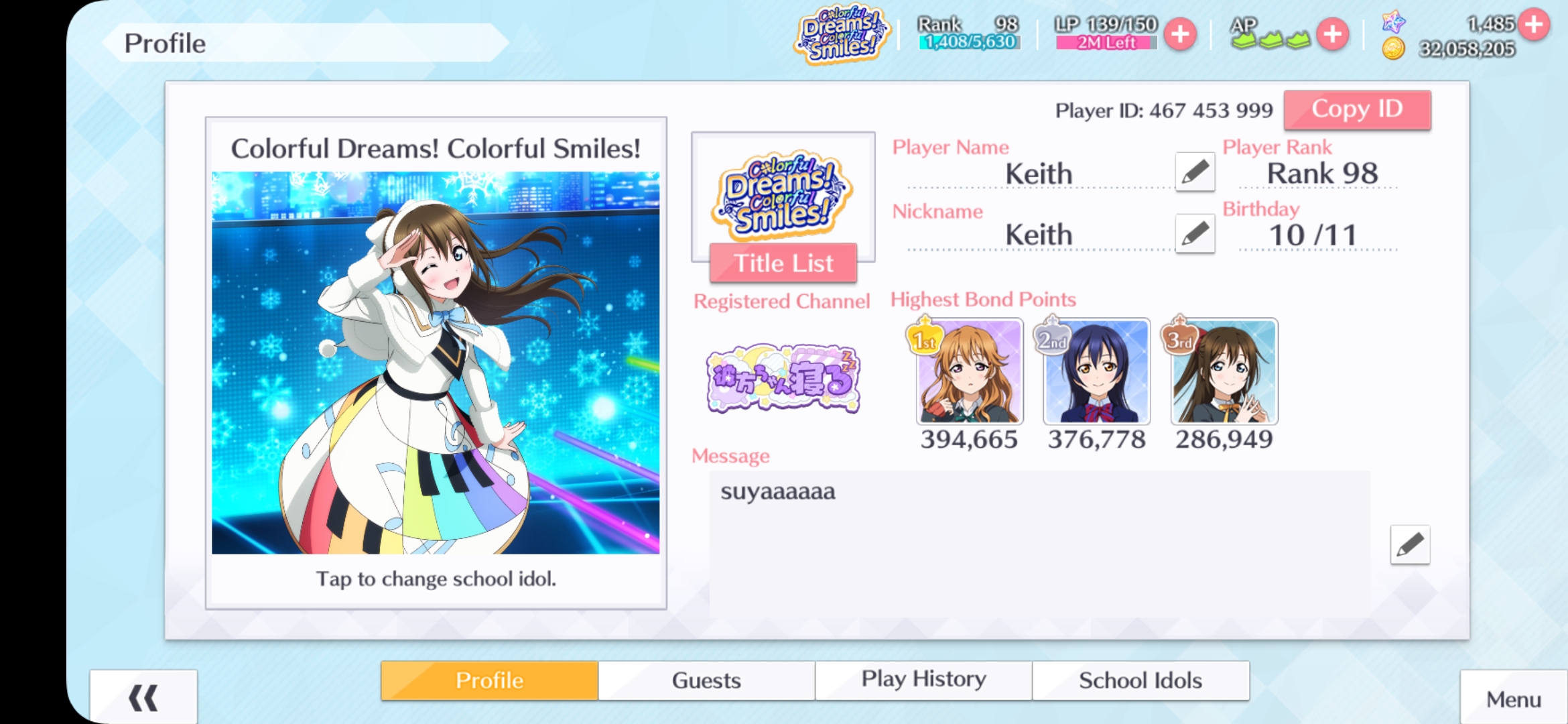Open the Title List
This screenshot has width=1568, height=724.
tap(783, 263)
